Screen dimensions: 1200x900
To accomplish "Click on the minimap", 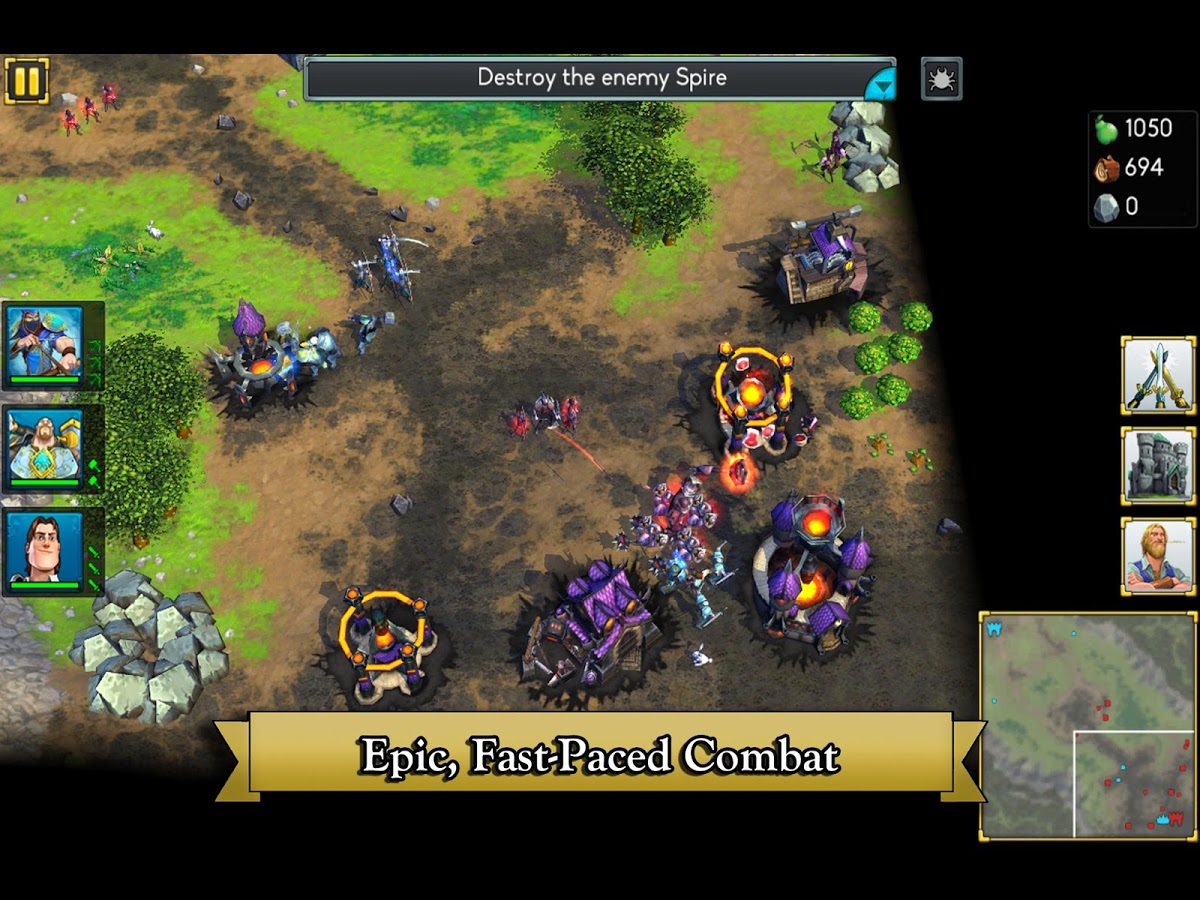I will click(1088, 725).
